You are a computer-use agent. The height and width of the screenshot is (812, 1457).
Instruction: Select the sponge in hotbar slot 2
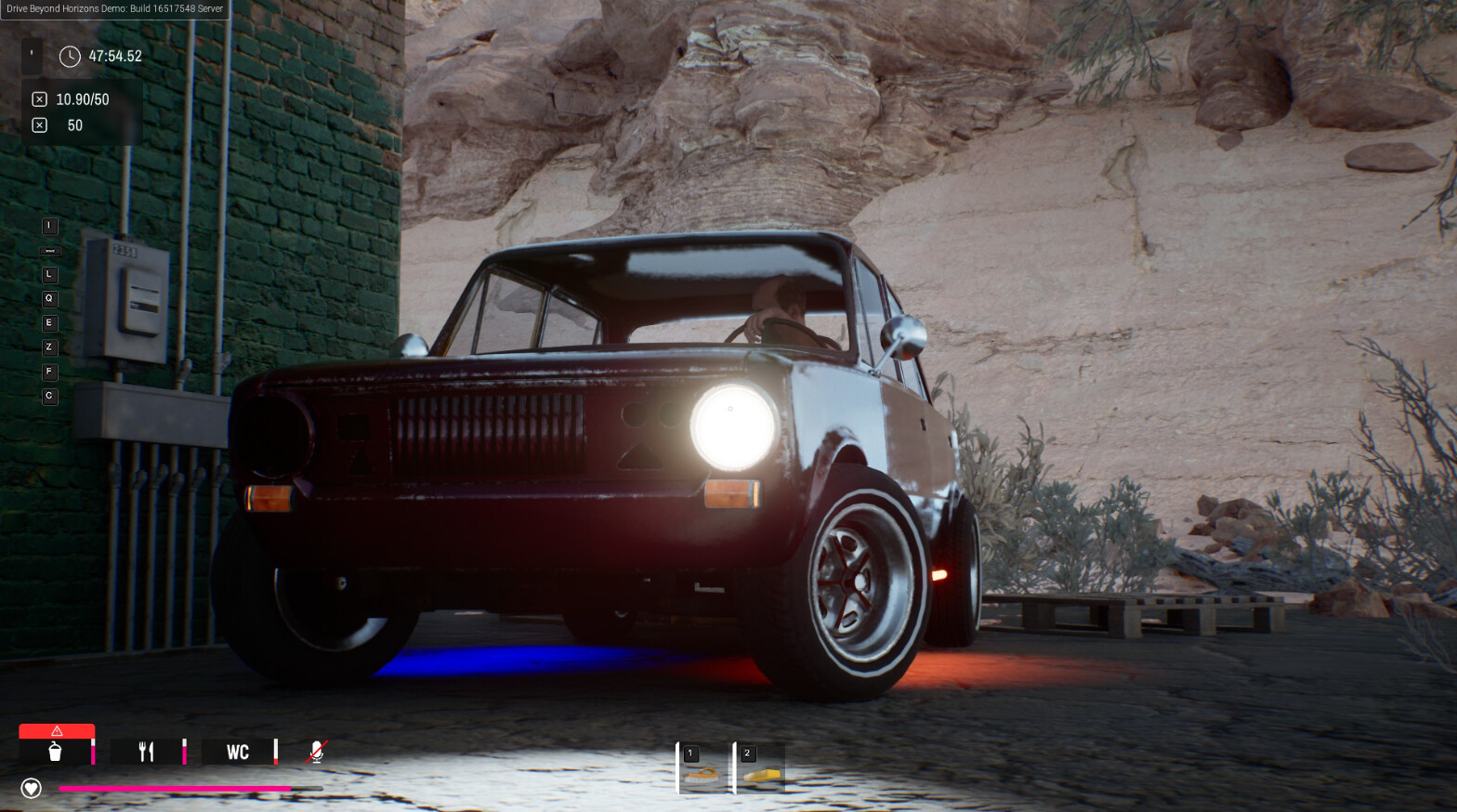759,768
